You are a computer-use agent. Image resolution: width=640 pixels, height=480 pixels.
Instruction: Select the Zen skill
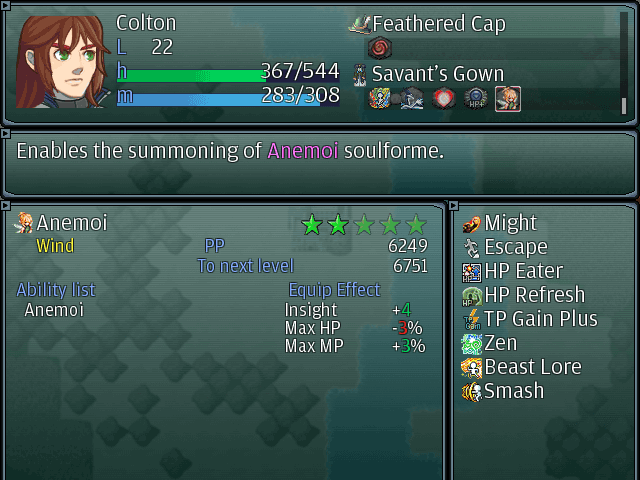click(500, 343)
